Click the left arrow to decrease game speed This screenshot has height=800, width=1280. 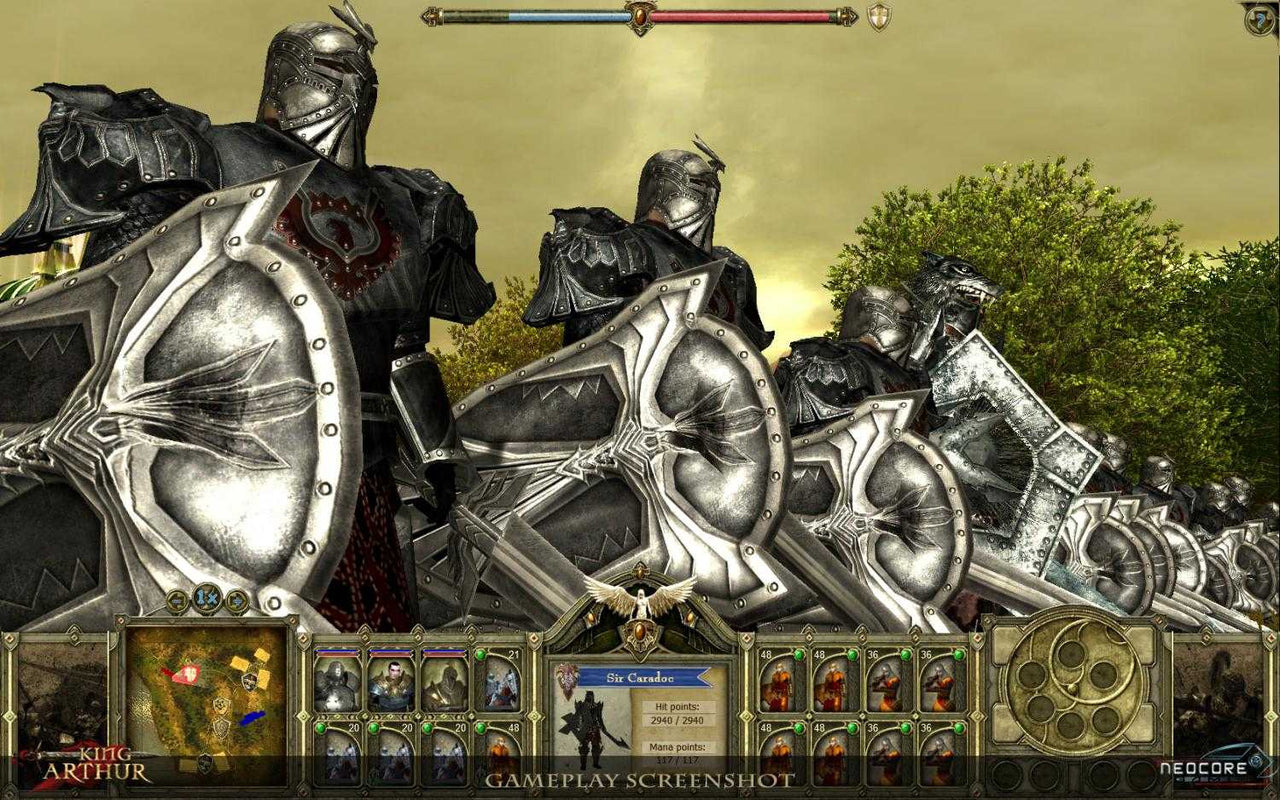[177, 601]
